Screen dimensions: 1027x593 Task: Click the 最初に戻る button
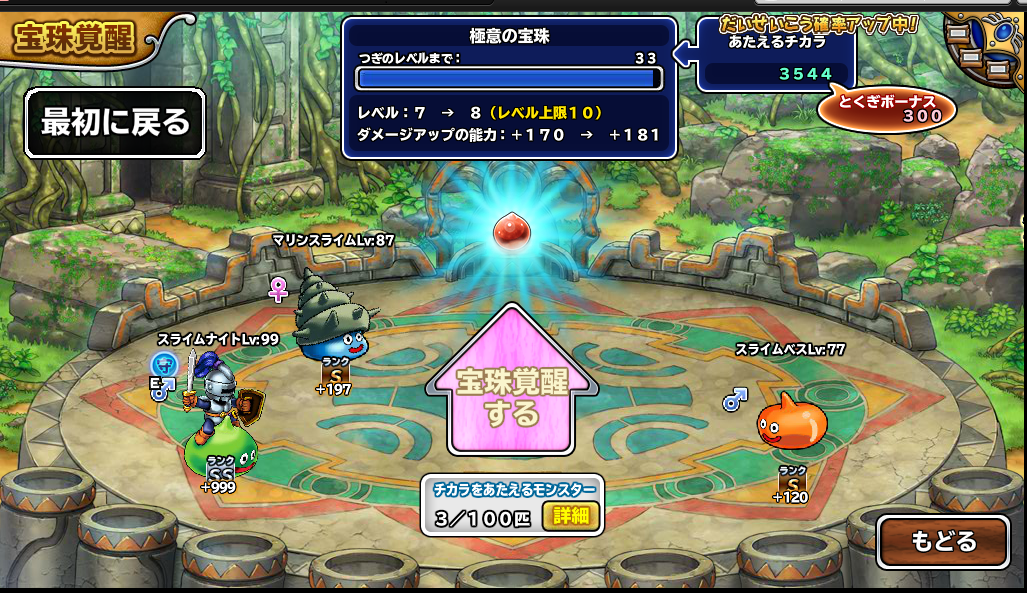point(115,123)
